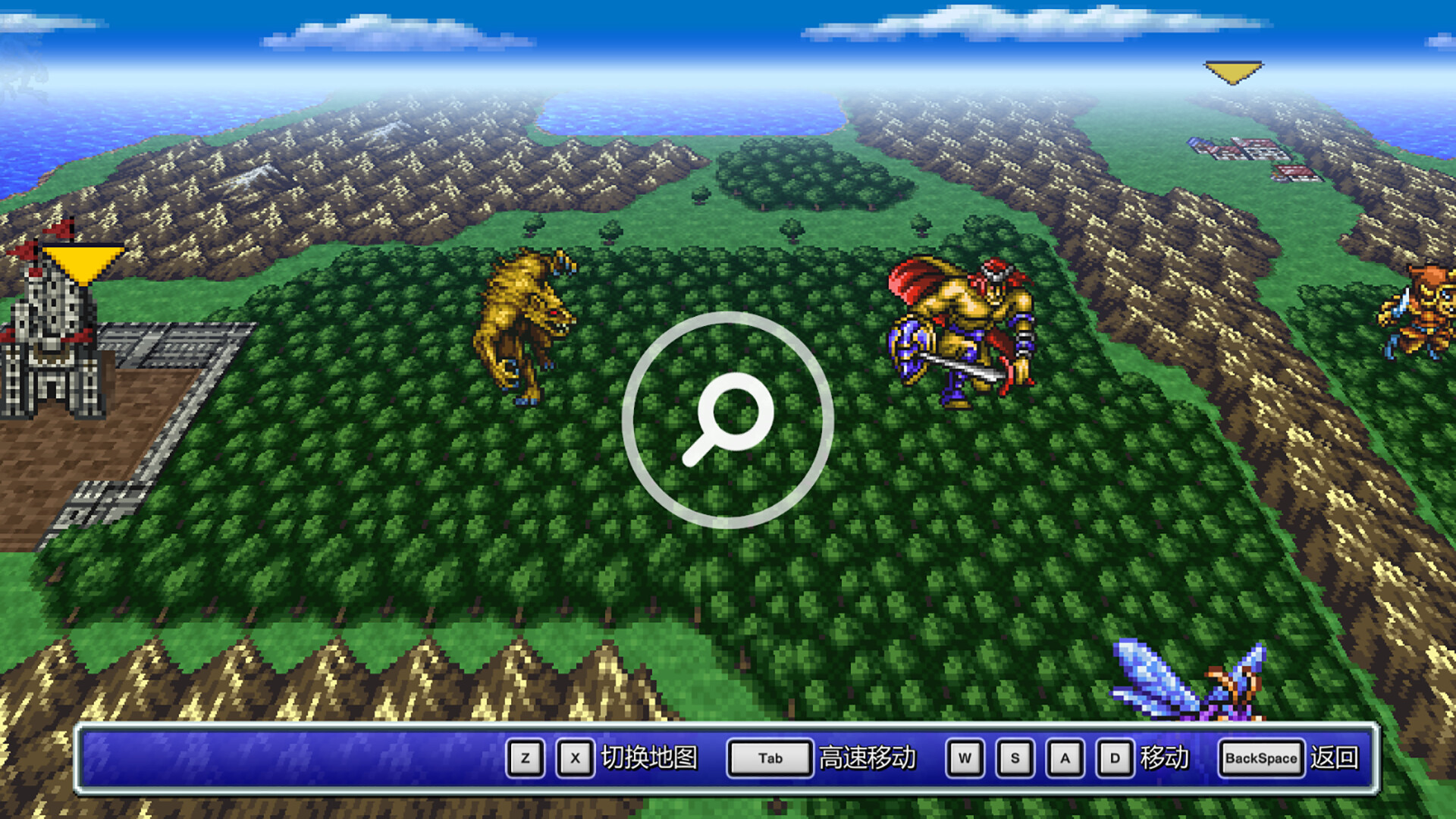The height and width of the screenshot is (819, 1456).
Task: Select the 切换地图 label
Action: (649, 758)
